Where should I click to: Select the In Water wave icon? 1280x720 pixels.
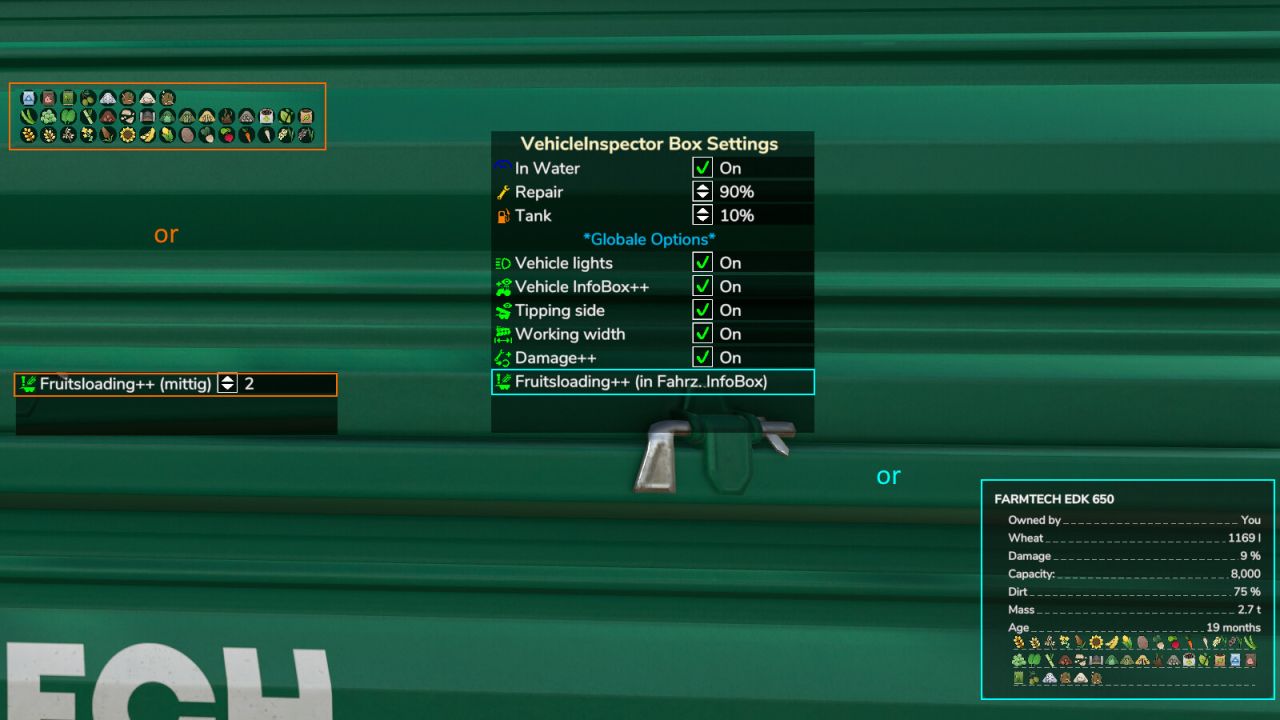pyautogui.click(x=502, y=168)
